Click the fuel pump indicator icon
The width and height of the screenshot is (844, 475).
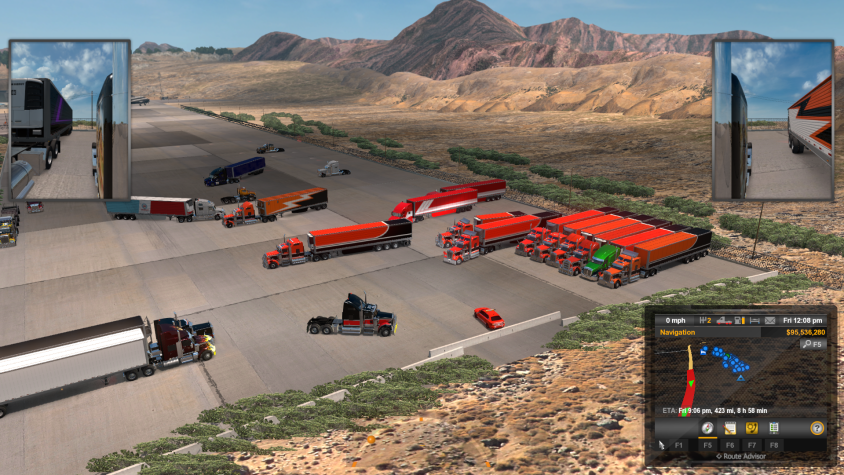tap(737, 320)
